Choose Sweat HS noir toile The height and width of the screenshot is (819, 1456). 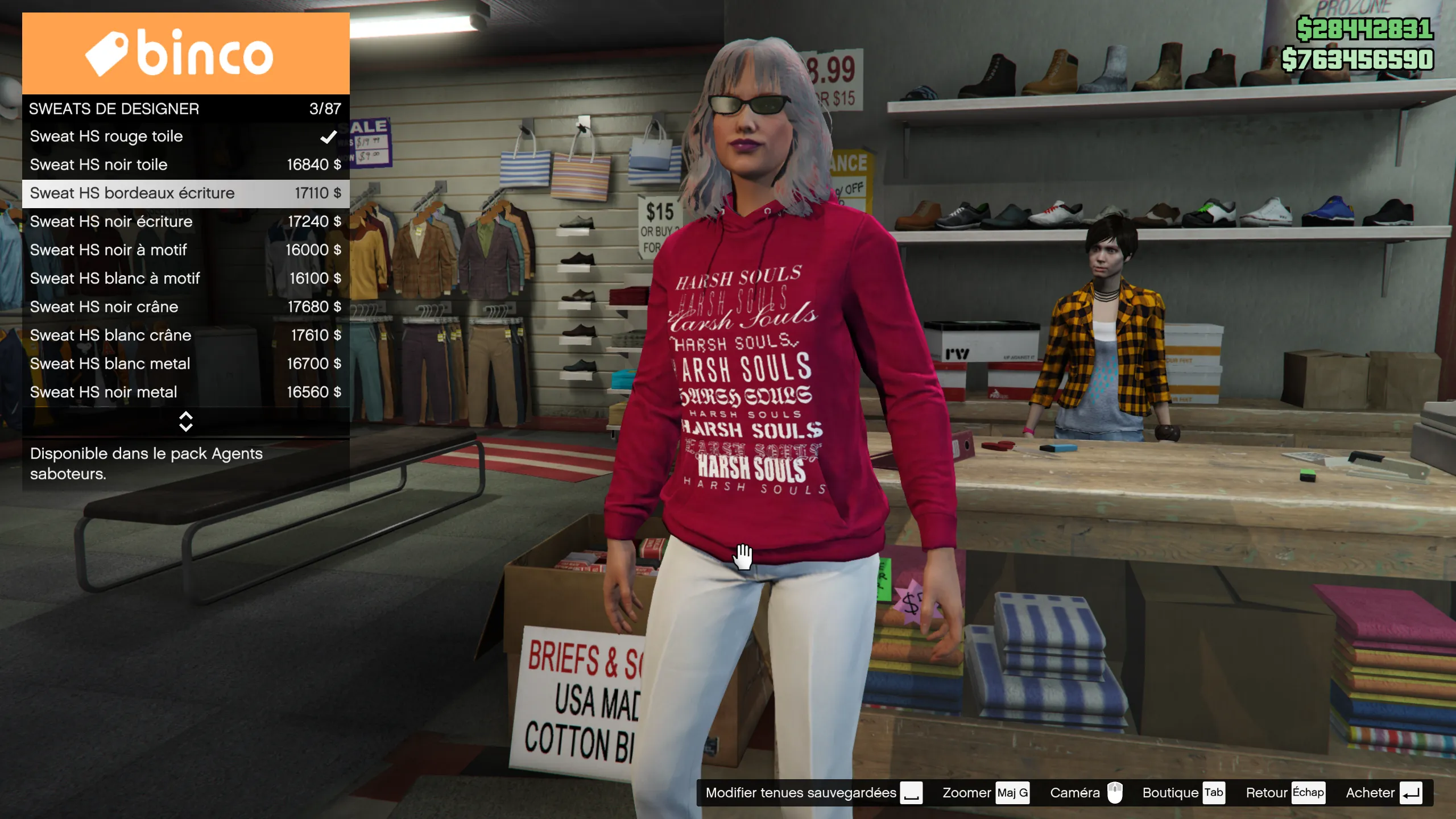[x=185, y=165]
